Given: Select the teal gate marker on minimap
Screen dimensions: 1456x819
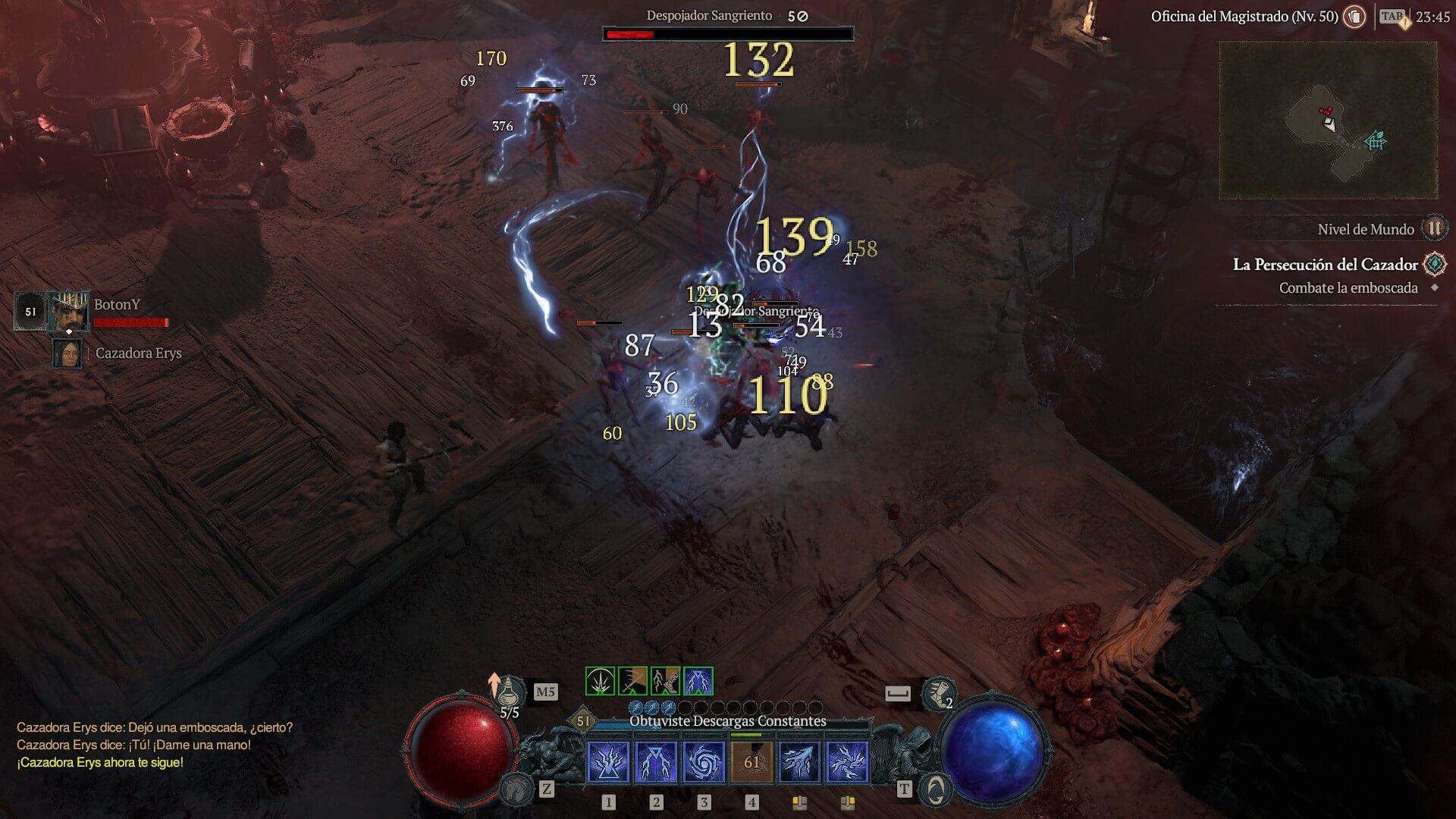Looking at the screenshot, I should [1376, 141].
